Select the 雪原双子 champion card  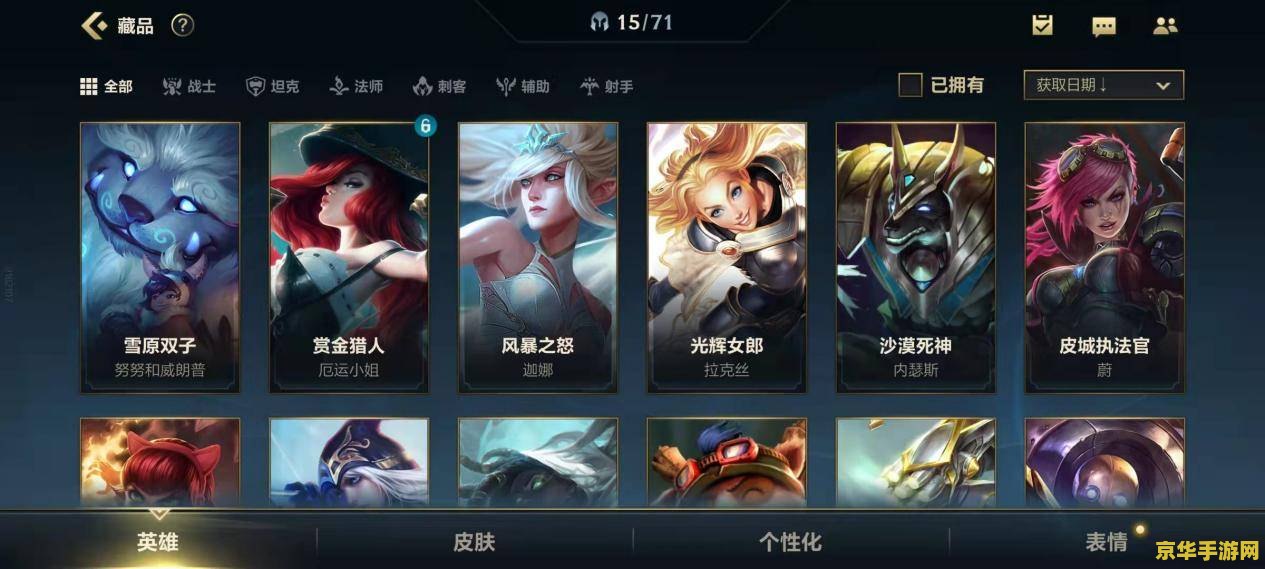tap(160, 257)
